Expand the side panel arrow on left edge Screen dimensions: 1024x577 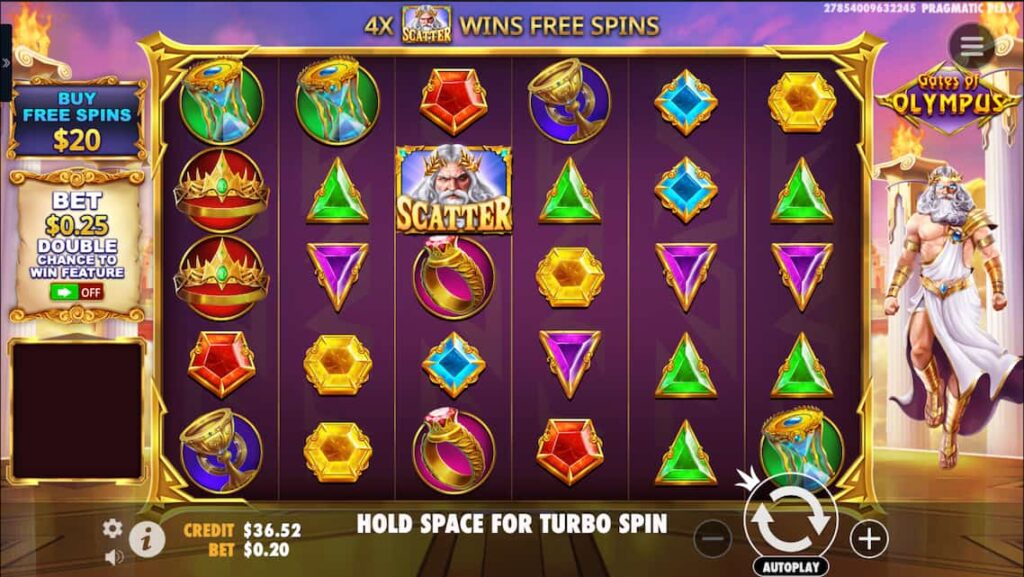coord(5,62)
